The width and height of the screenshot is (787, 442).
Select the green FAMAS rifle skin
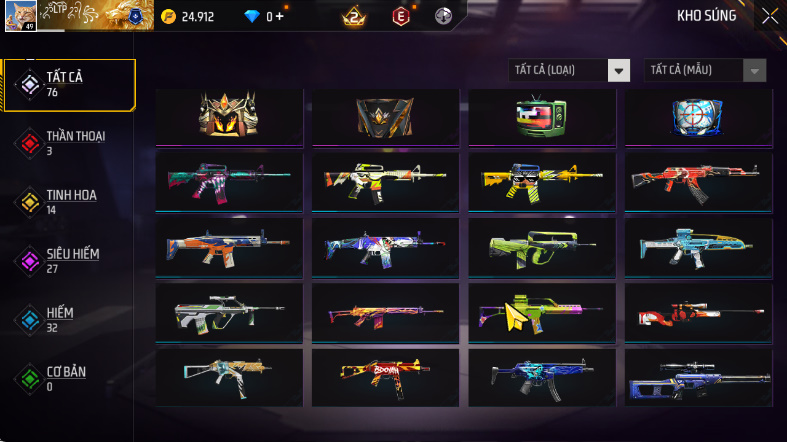541,246
